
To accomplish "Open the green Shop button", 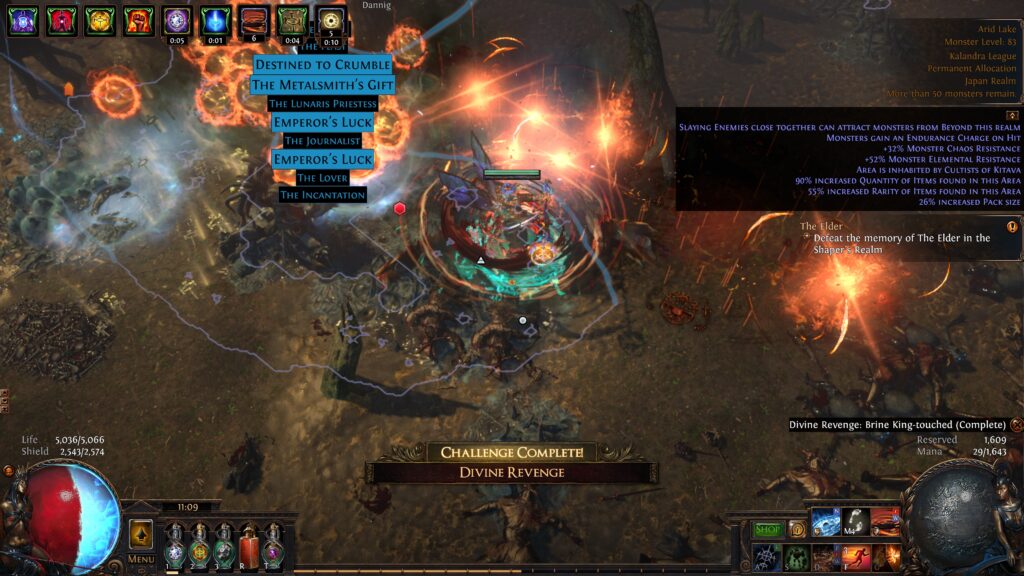I will (768, 529).
